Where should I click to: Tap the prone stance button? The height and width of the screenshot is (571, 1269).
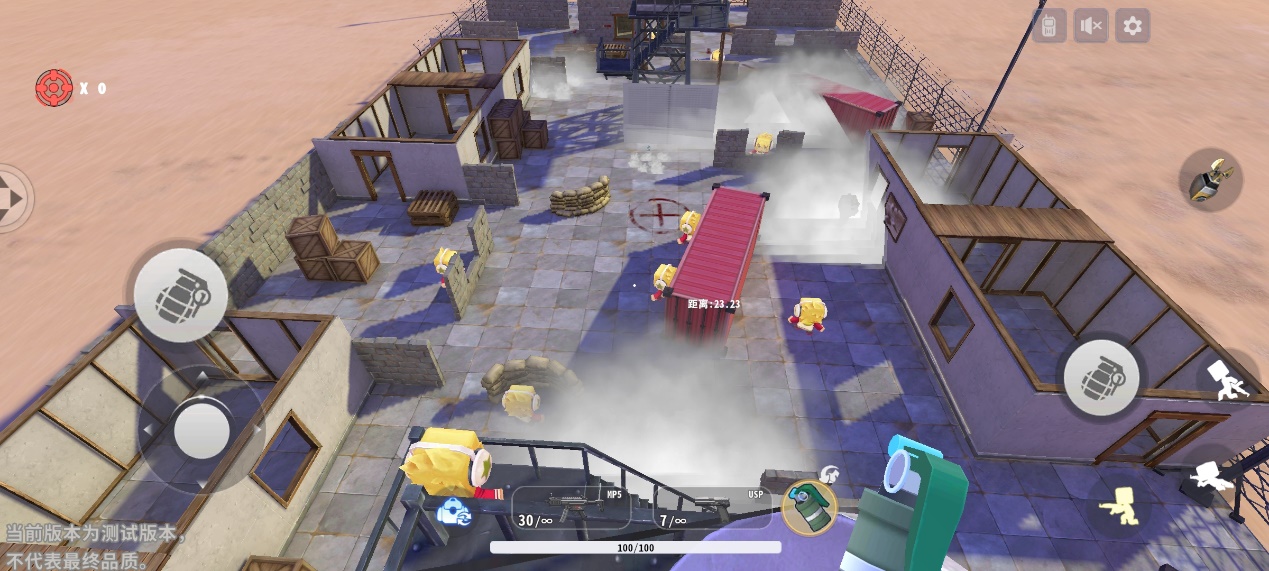click(x=1212, y=478)
